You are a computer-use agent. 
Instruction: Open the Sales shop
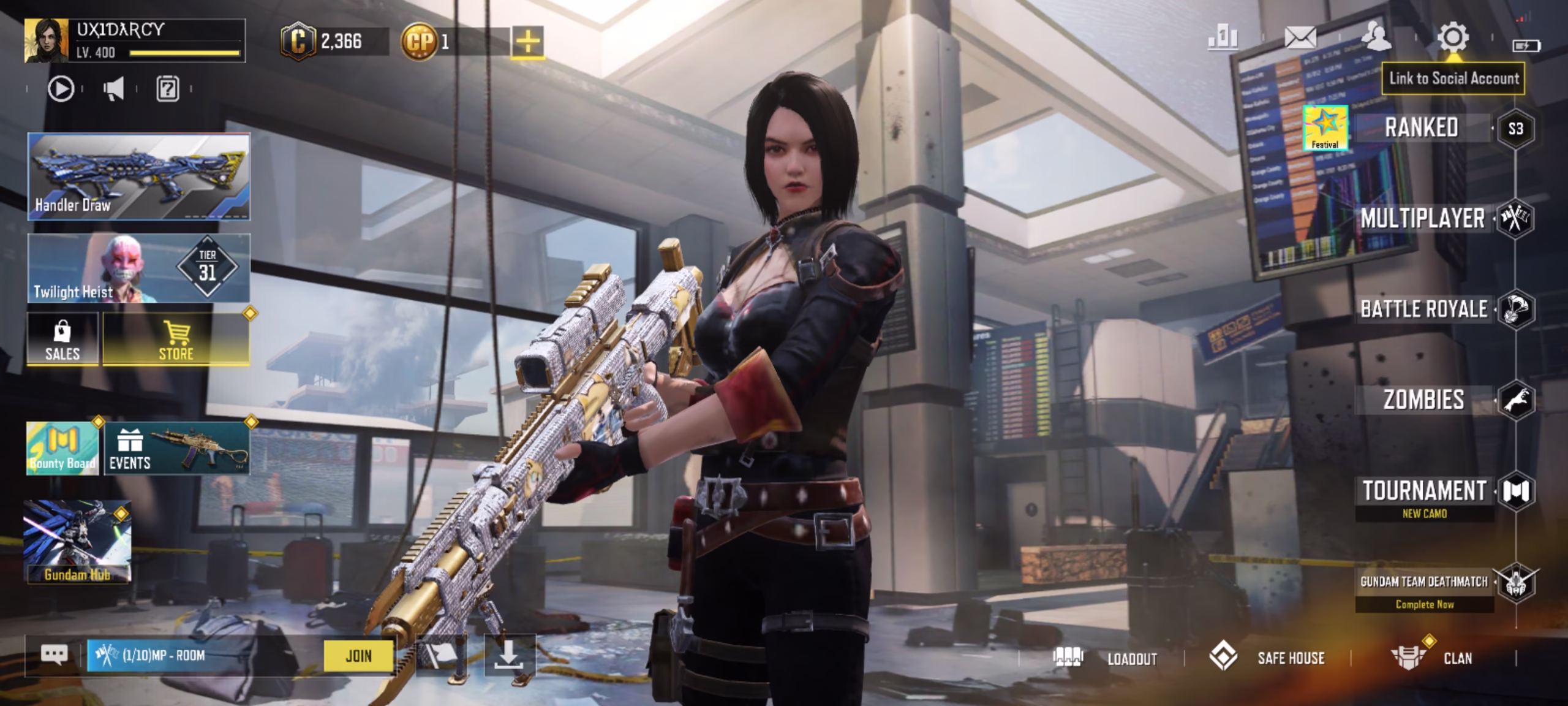(62, 339)
